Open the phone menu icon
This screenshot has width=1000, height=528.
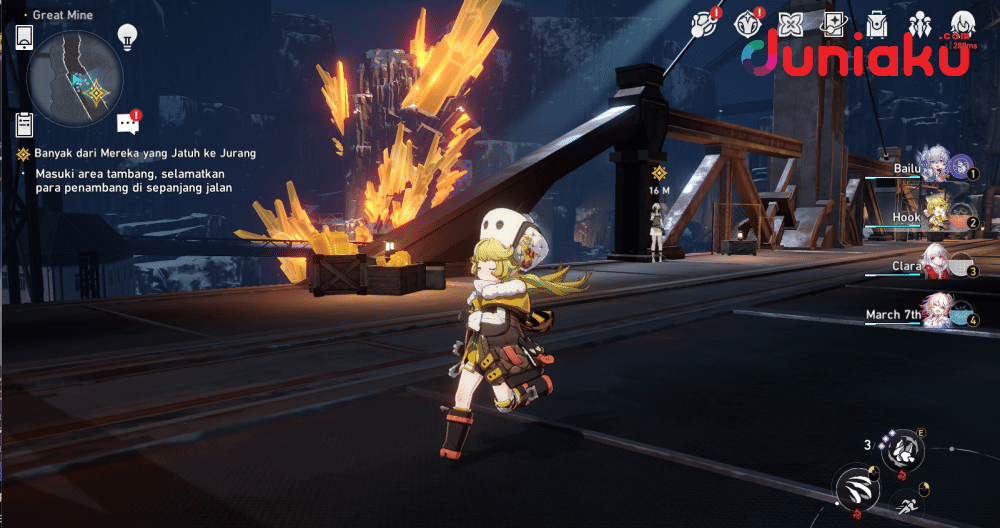25,37
